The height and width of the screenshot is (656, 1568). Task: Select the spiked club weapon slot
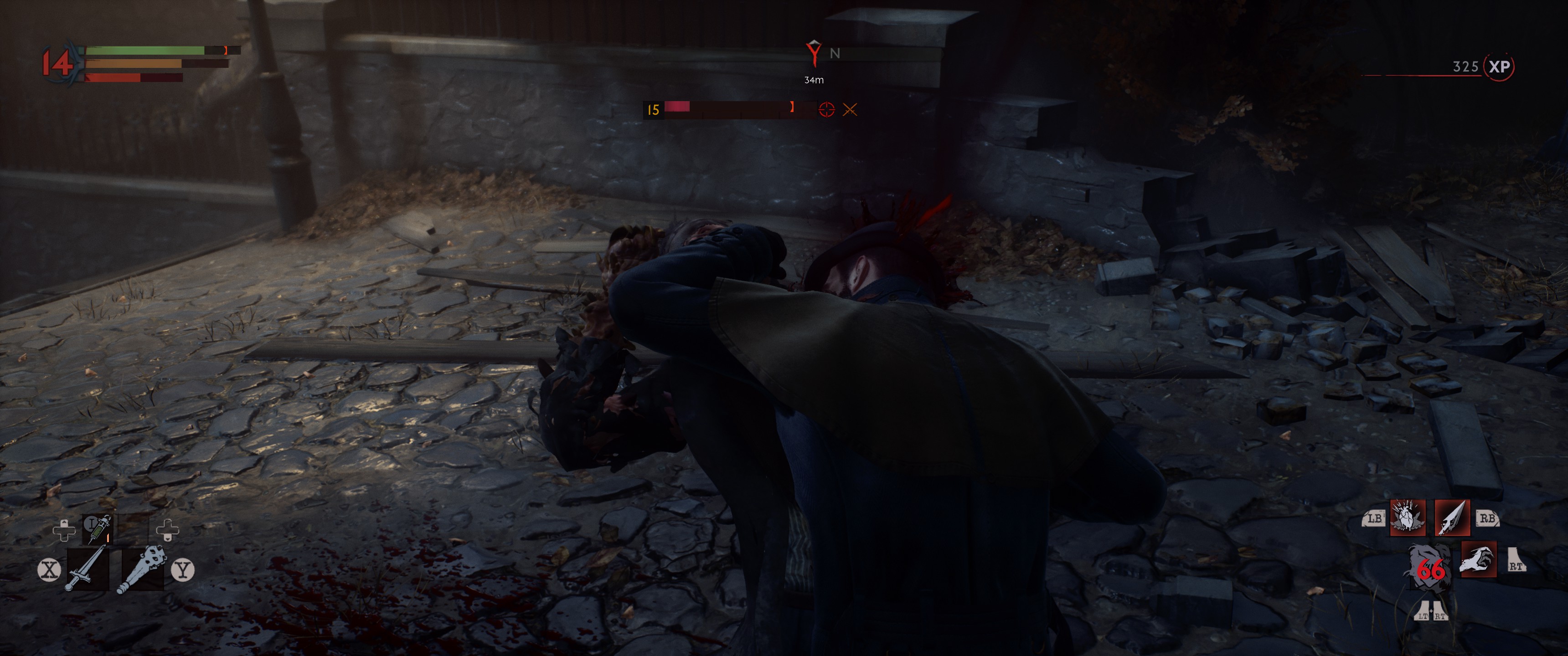[142, 569]
